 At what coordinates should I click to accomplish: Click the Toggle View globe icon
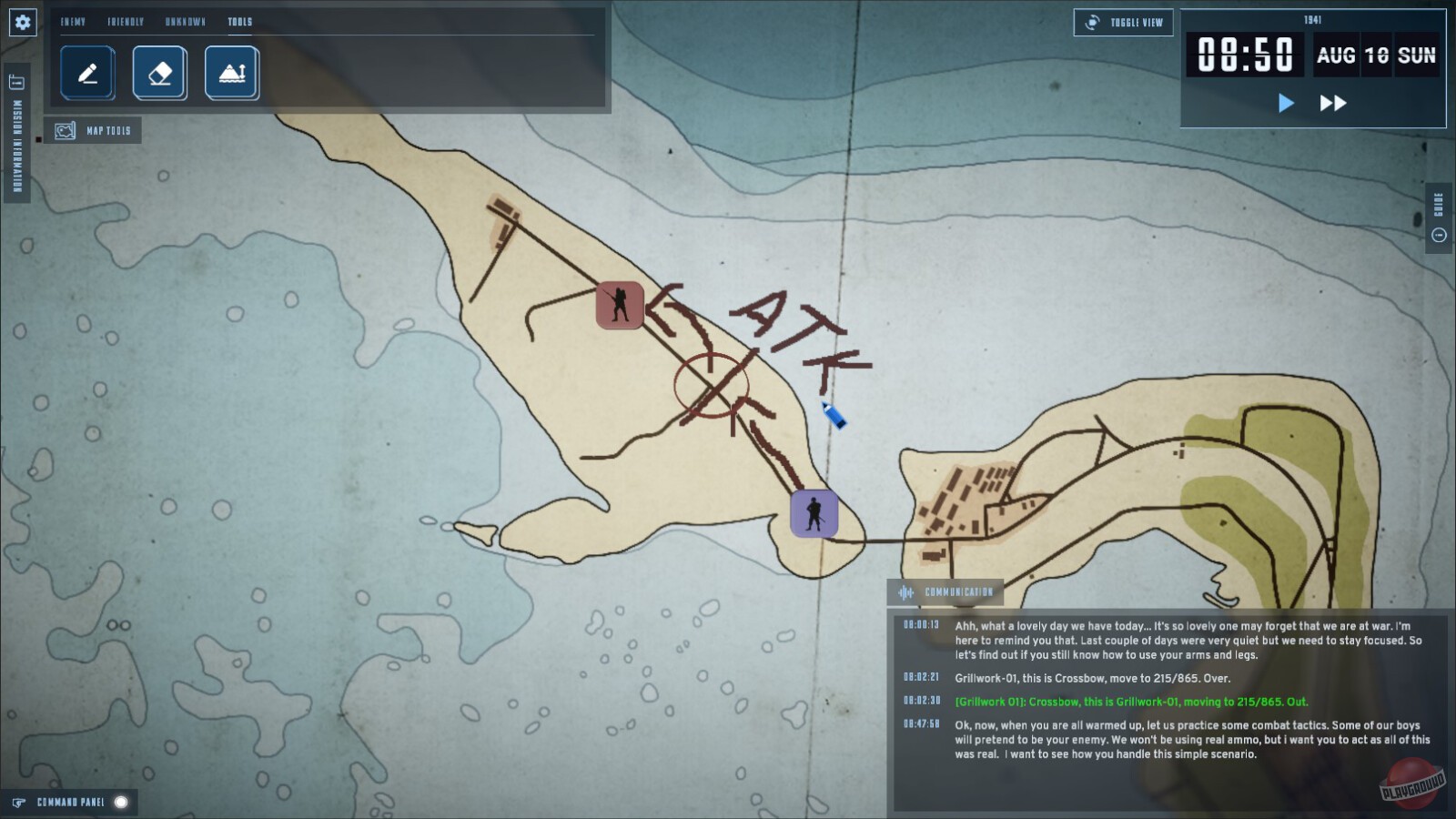click(x=1090, y=22)
